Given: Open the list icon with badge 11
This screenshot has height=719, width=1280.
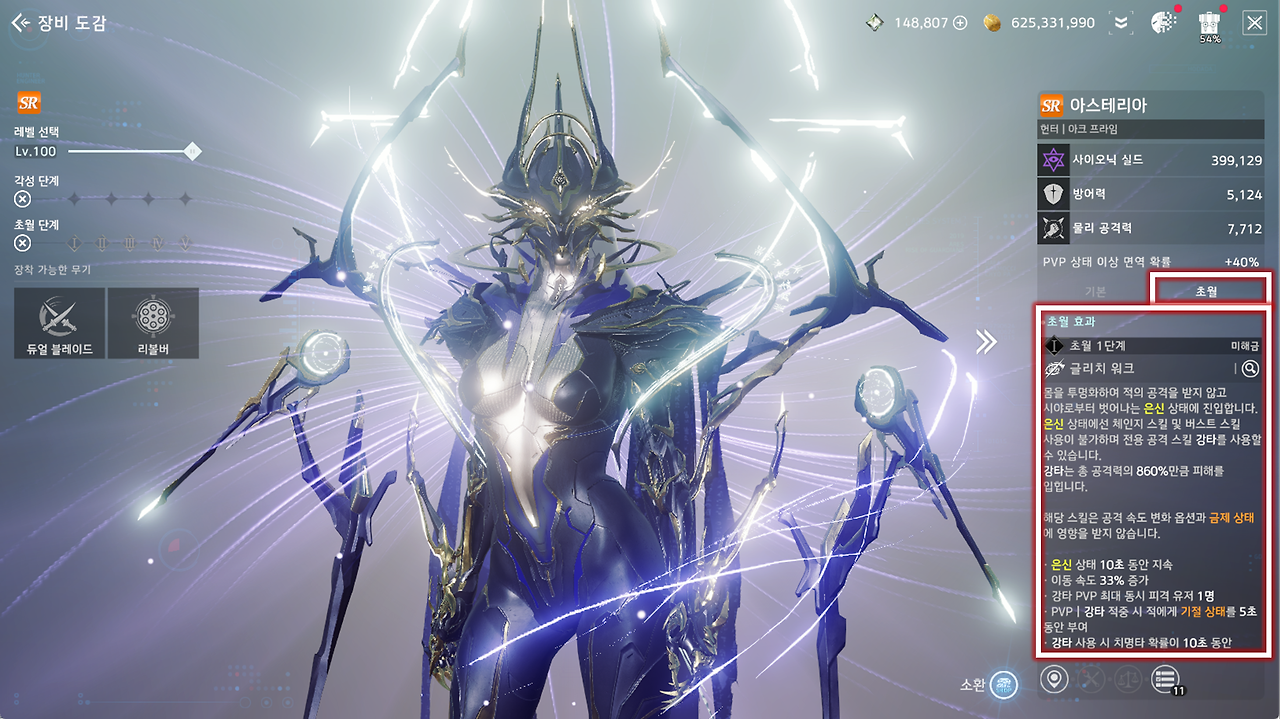Looking at the screenshot, I should 1164,680.
